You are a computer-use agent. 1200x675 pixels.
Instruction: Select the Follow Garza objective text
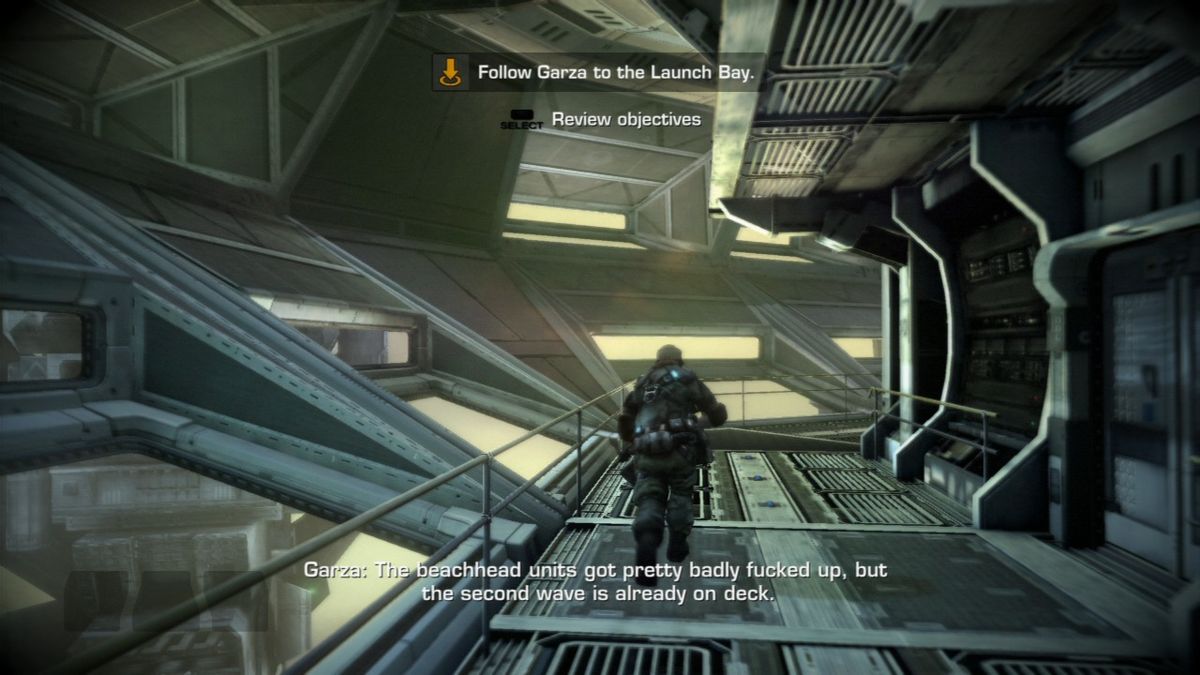pyautogui.click(x=615, y=72)
